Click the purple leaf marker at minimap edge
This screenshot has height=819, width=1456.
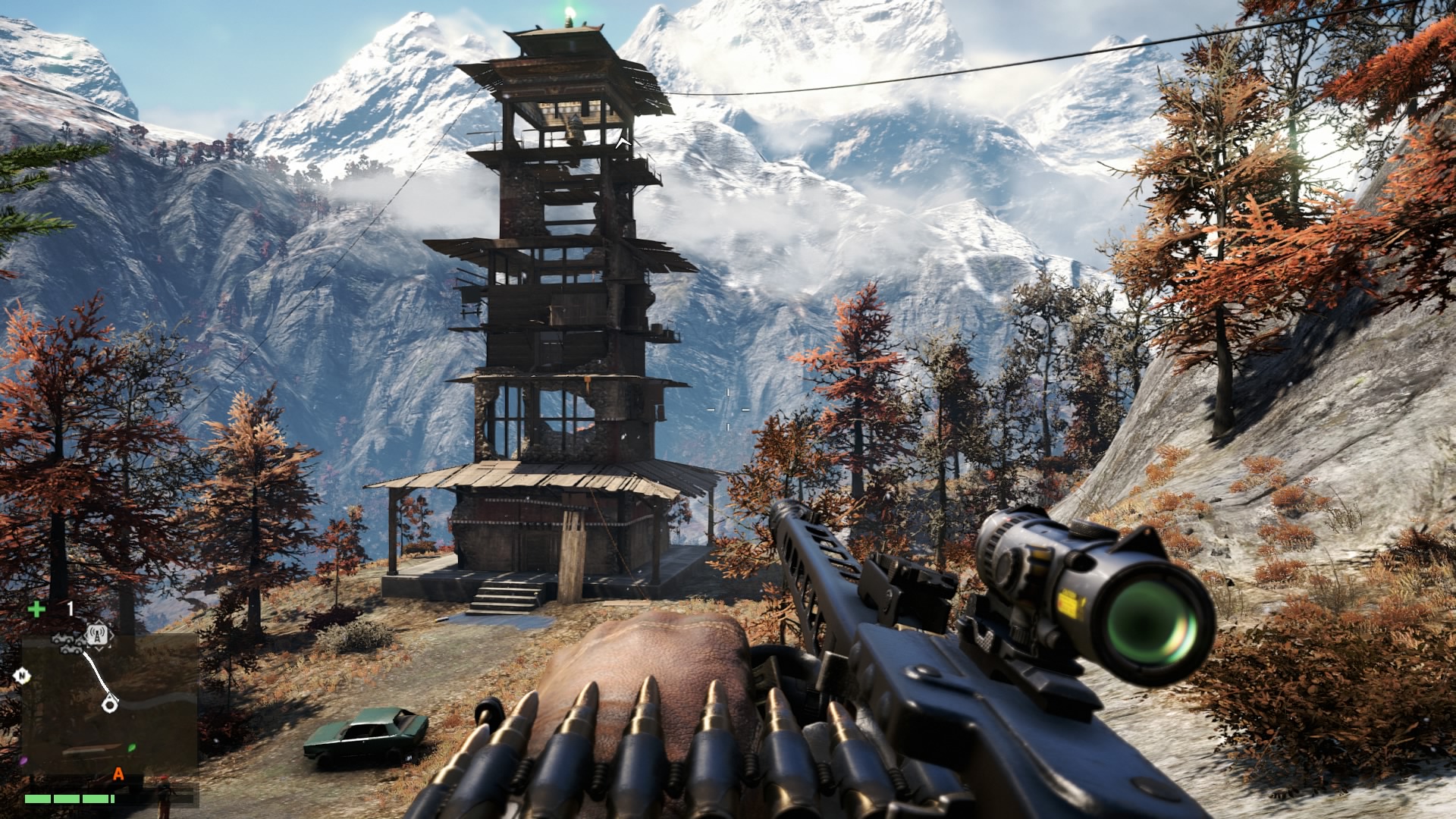pyautogui.click(x=24, y=760)
